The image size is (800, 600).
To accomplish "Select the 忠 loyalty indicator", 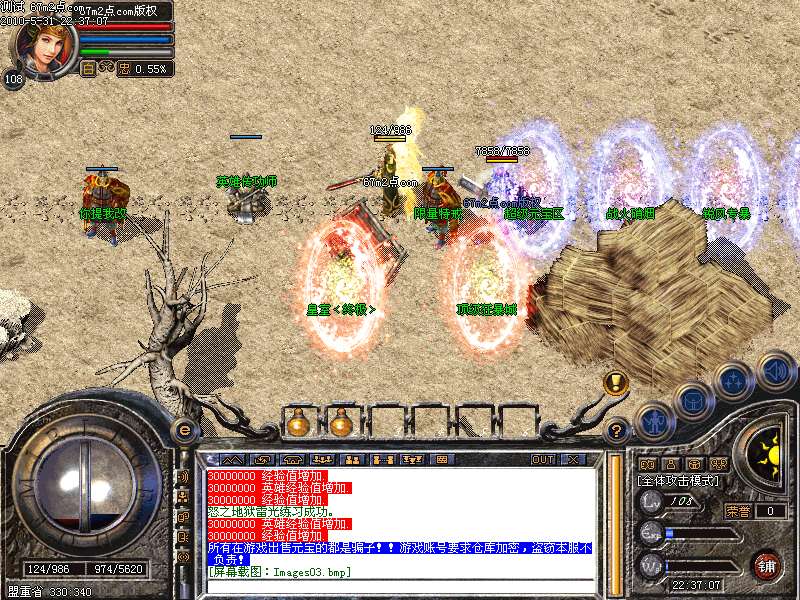I will pyautogui.click(x=125, y=69).
